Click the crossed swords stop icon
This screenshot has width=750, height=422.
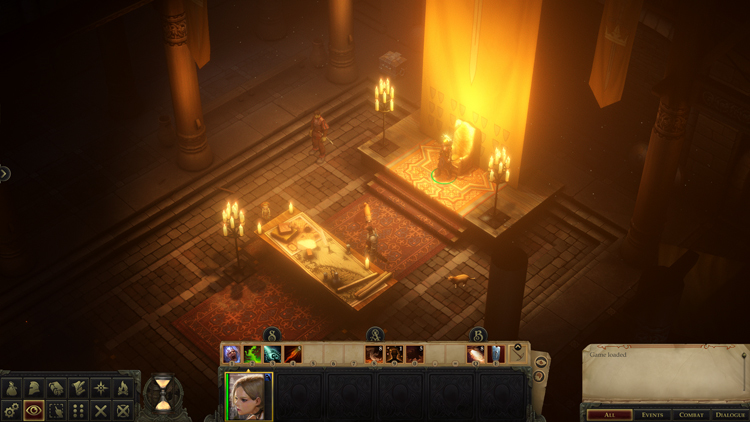pyautogui.click(x=101, y=410)
